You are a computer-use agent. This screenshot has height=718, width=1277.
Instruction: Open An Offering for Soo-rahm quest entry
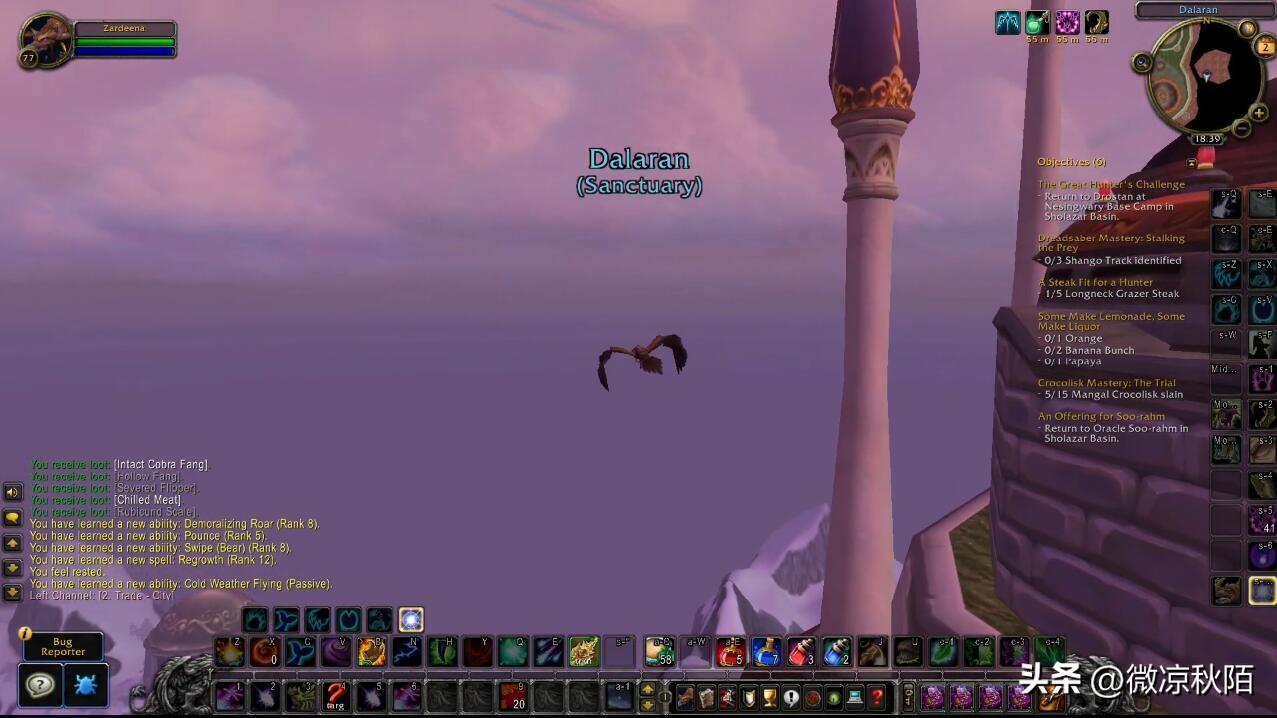click(x=1101, y=416)
